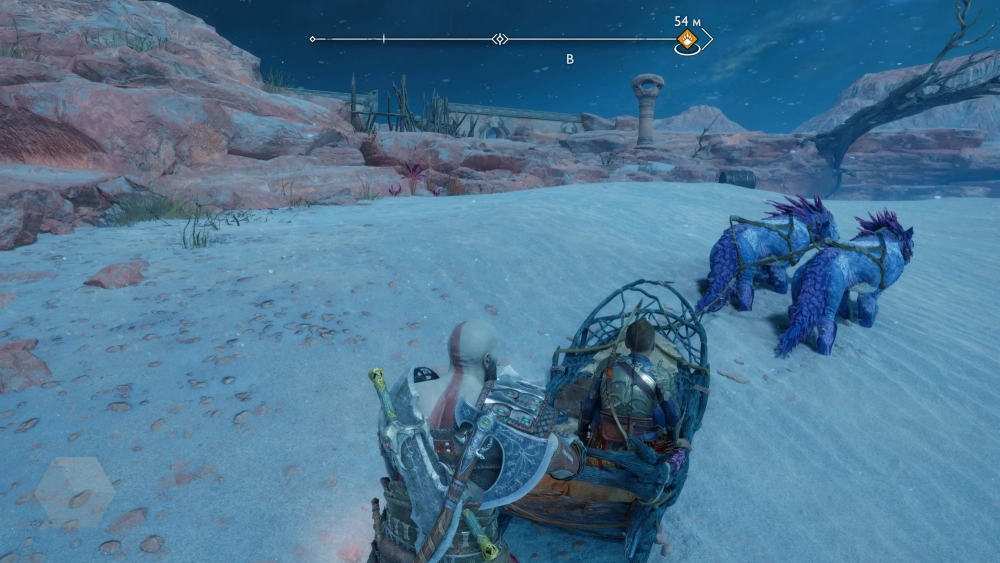The height and width of the screenshot is (563, 1000).
Task: Select the orange paw objective marker
Action: (x=688, y=40)
